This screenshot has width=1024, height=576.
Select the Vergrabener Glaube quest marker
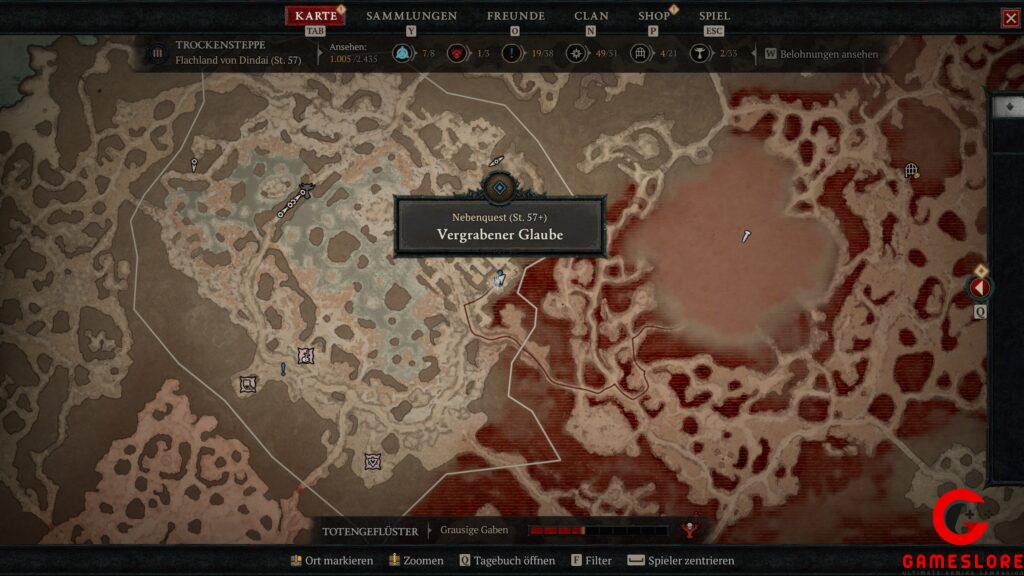[x=498, y=187]
